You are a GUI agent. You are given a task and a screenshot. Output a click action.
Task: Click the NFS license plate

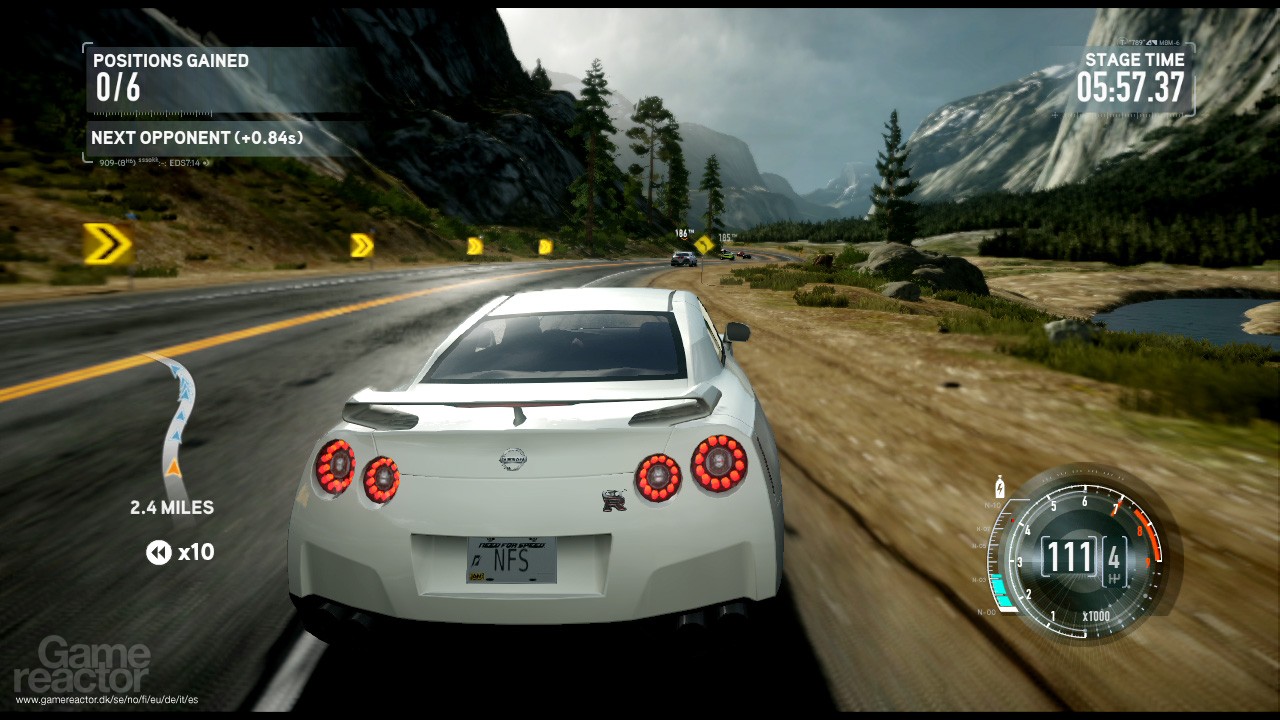pos(510,560)
